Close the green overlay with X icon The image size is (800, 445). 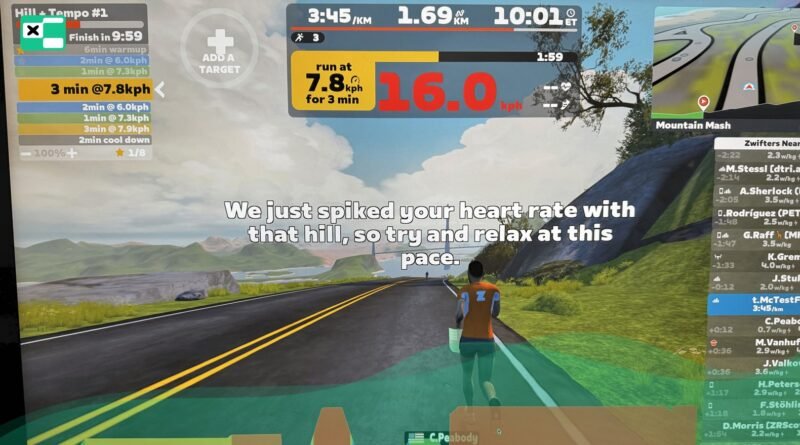(35, 31)
